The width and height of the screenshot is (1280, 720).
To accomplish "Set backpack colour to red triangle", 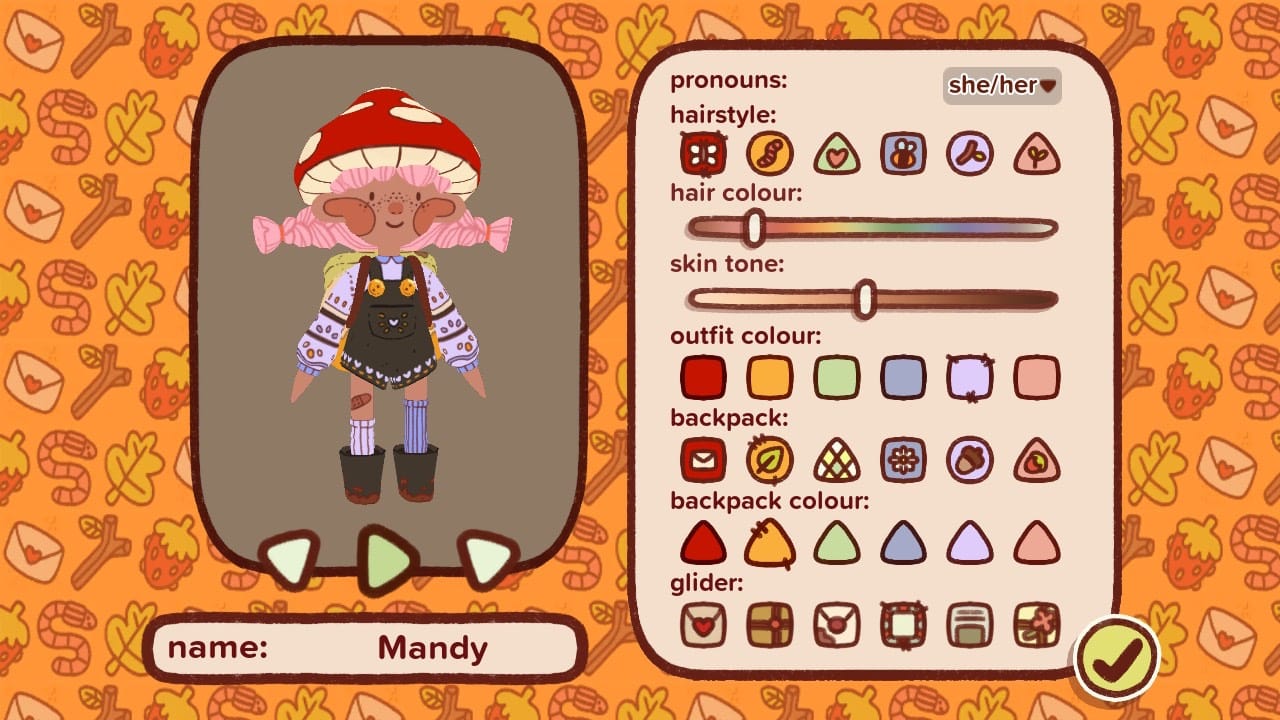I will coord(703,543).
